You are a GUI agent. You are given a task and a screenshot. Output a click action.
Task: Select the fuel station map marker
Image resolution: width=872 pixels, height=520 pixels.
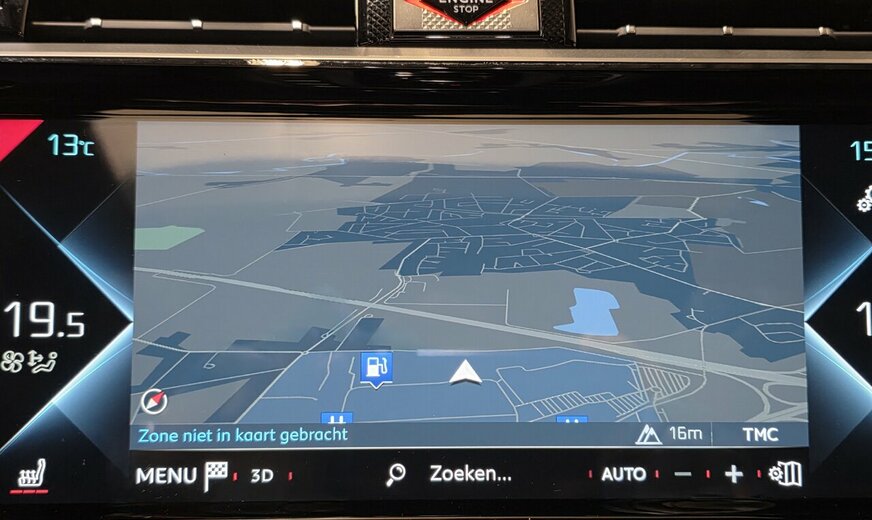point(376,368)
